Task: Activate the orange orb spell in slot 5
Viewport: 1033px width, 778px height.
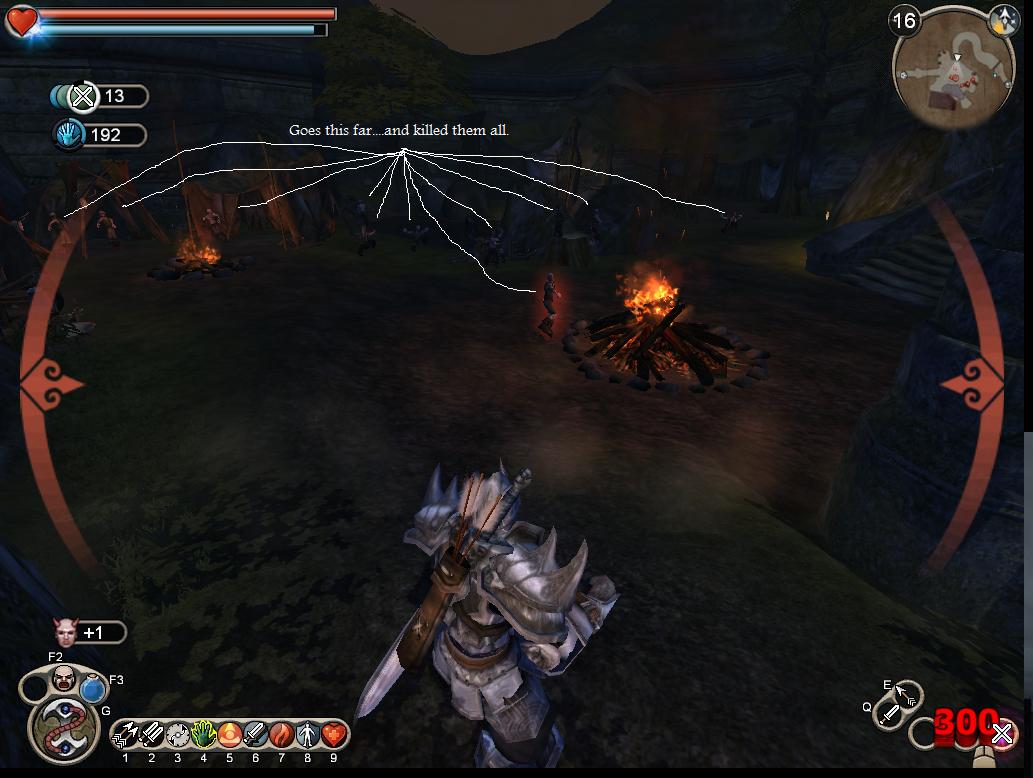Action: click(229, 736)
